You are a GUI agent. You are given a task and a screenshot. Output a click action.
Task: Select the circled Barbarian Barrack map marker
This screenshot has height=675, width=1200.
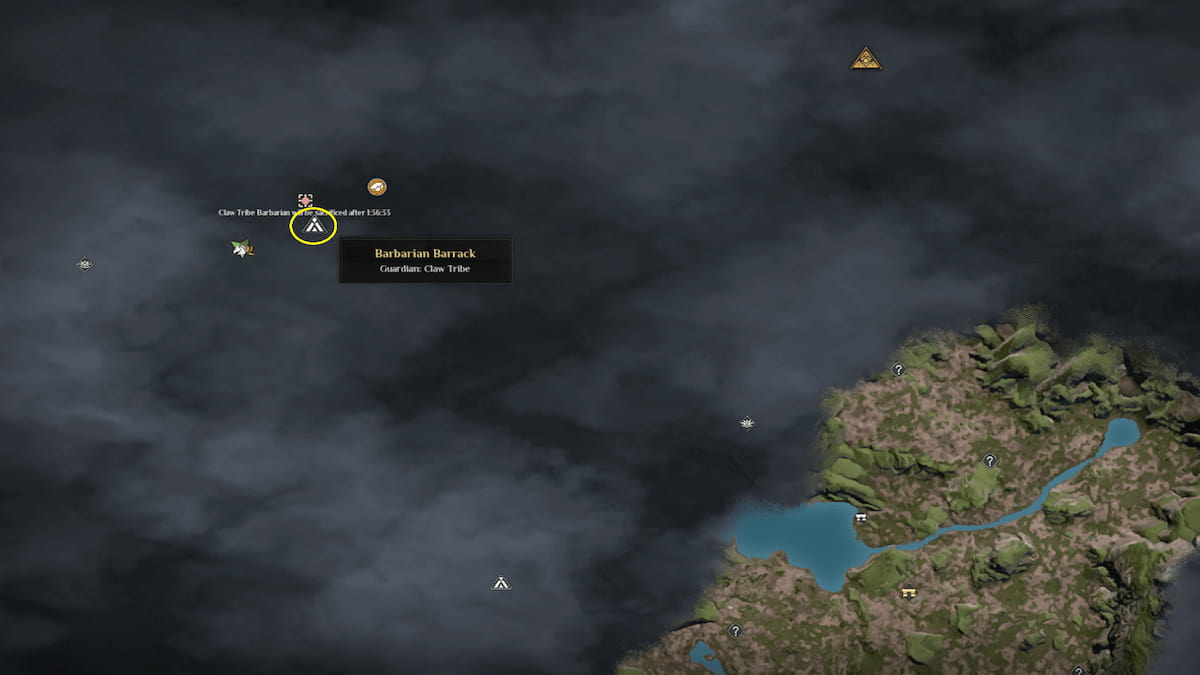tap(313, 229)
